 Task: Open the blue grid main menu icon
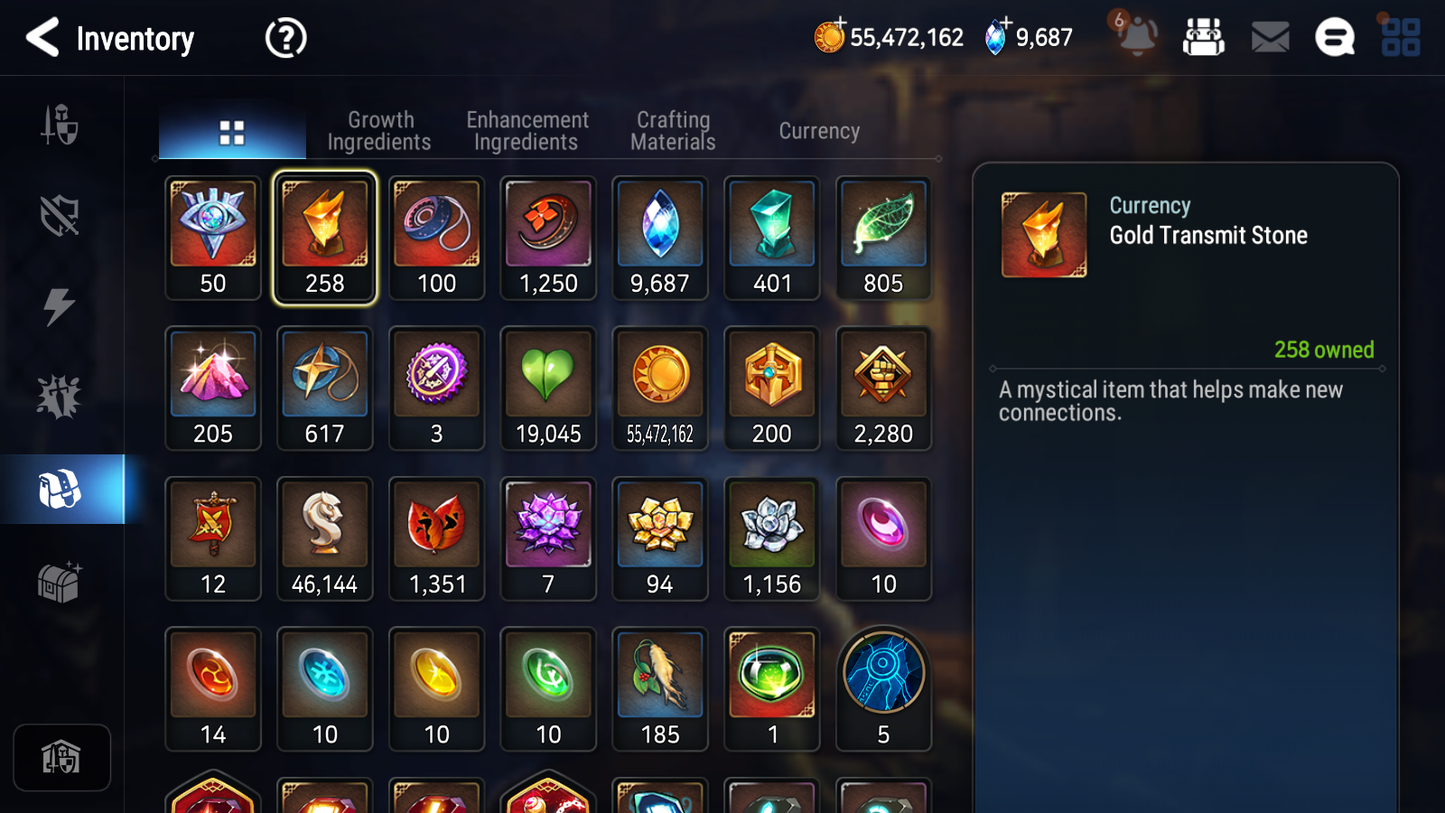pos(1400,36)
